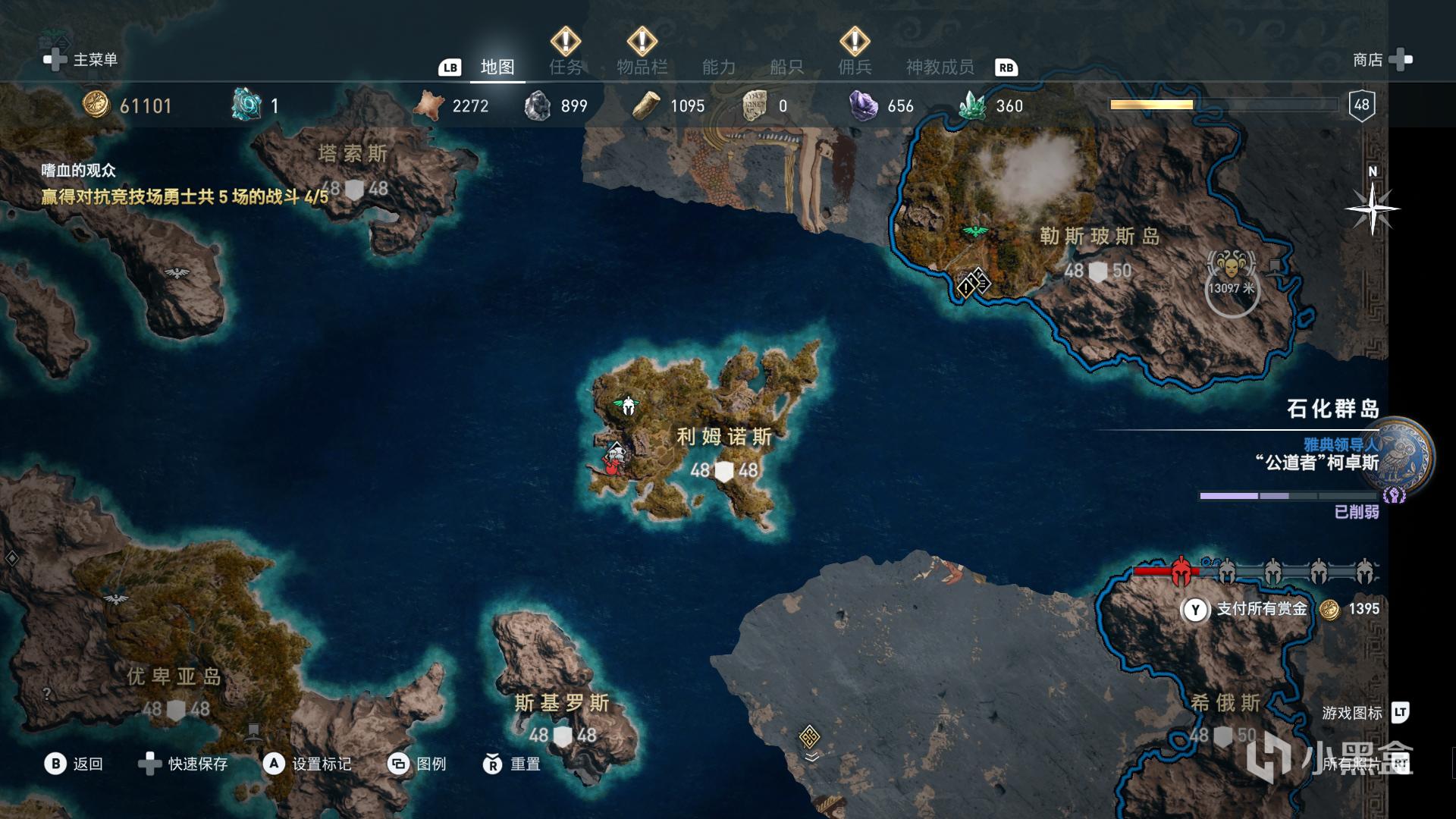Pay all bounties with 支付所有赏金
Viewport: 1456px width, 819px height.
click(x=1261, y=609)
